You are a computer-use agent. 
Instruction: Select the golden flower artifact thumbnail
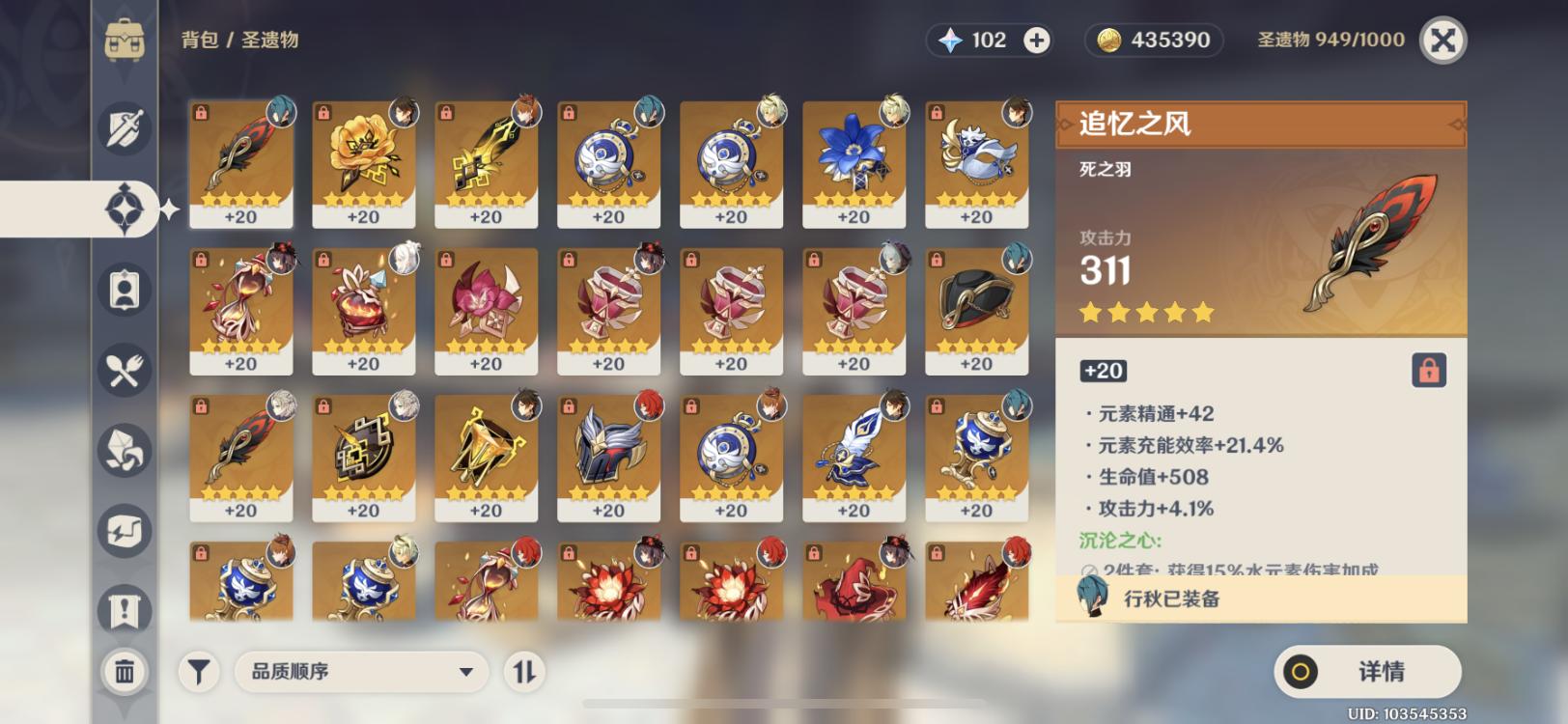[362, 159]
